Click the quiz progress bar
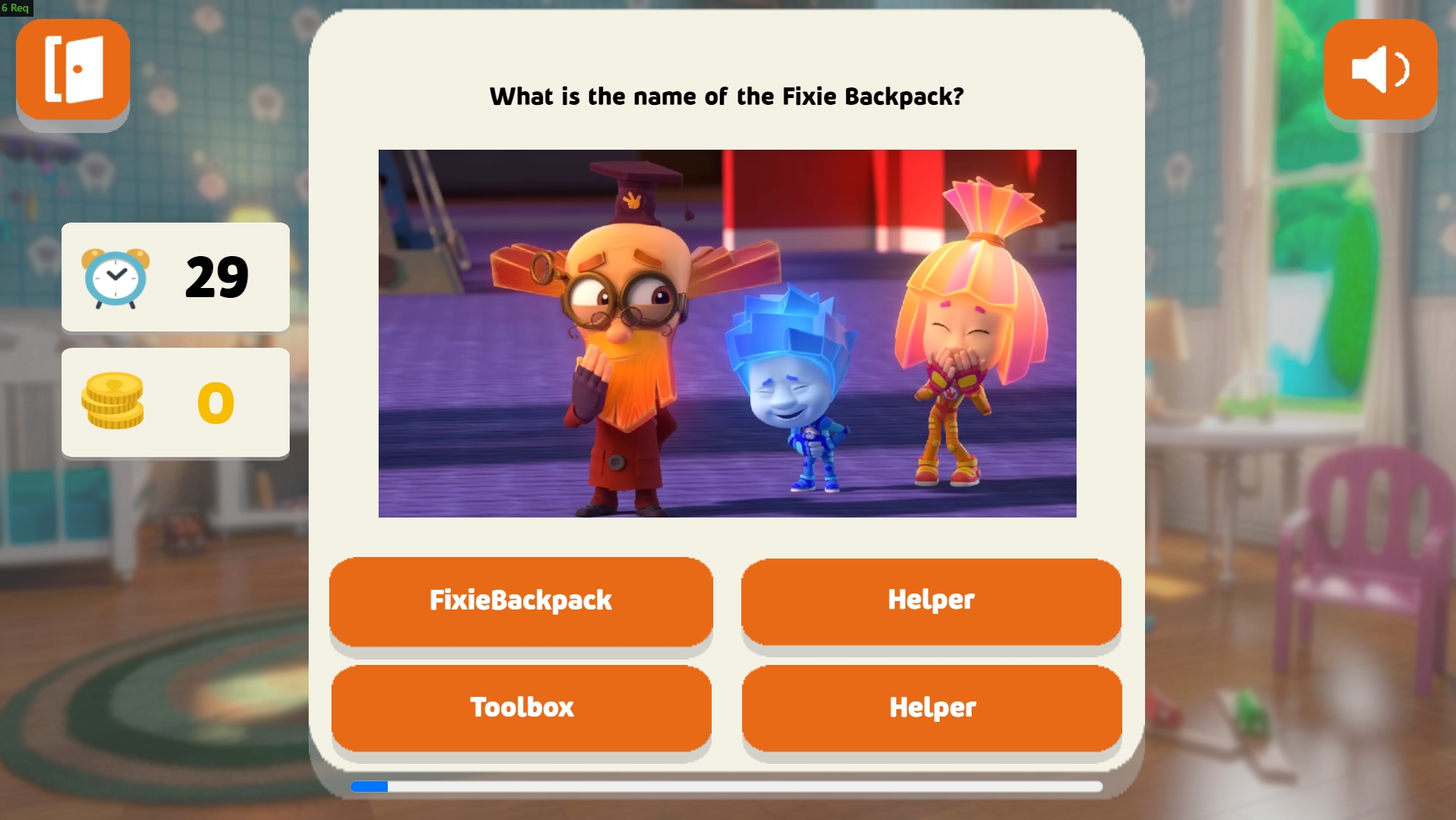 click(726, 787)
